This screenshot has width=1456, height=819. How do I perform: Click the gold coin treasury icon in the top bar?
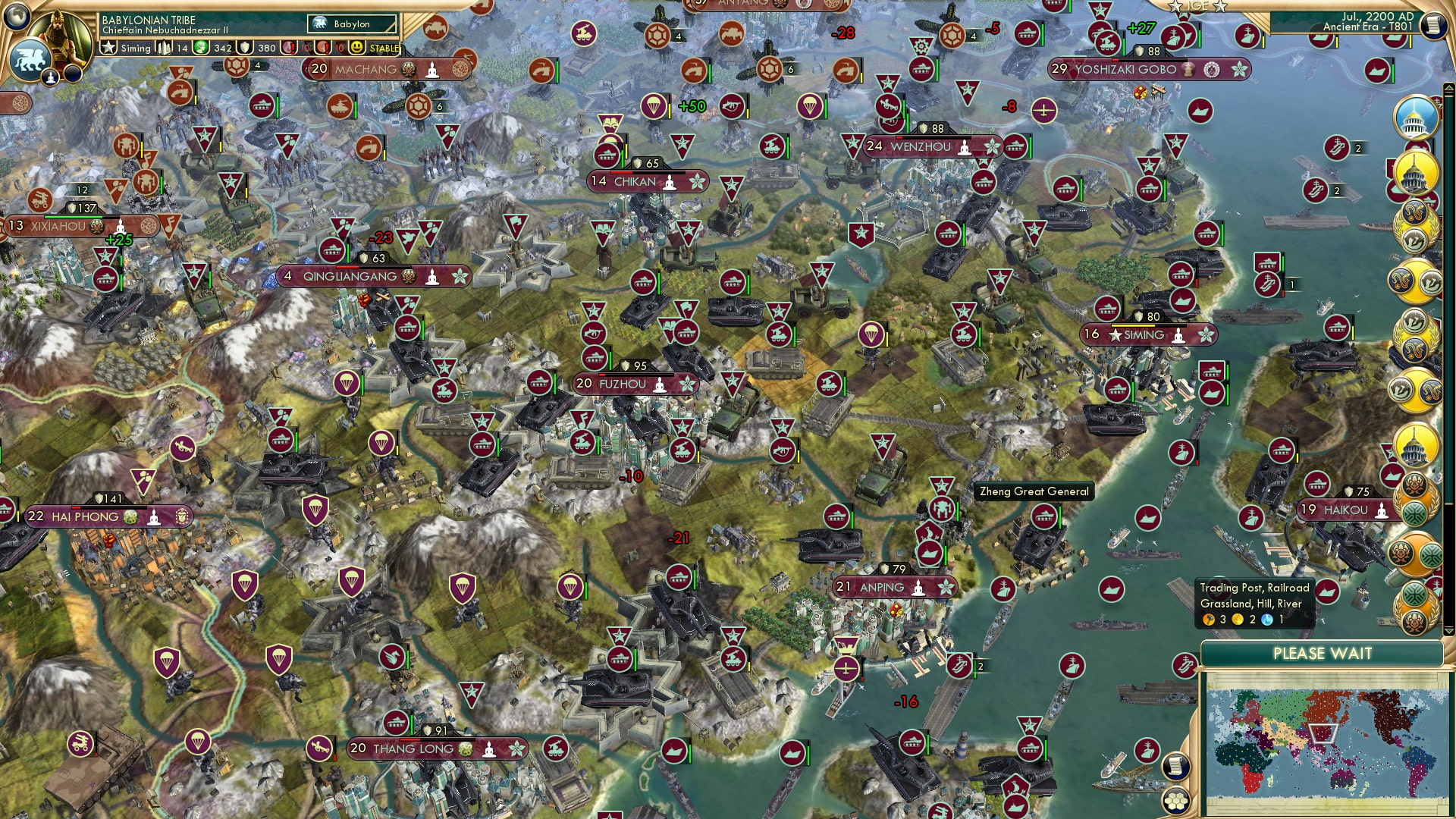pos(200,48)
